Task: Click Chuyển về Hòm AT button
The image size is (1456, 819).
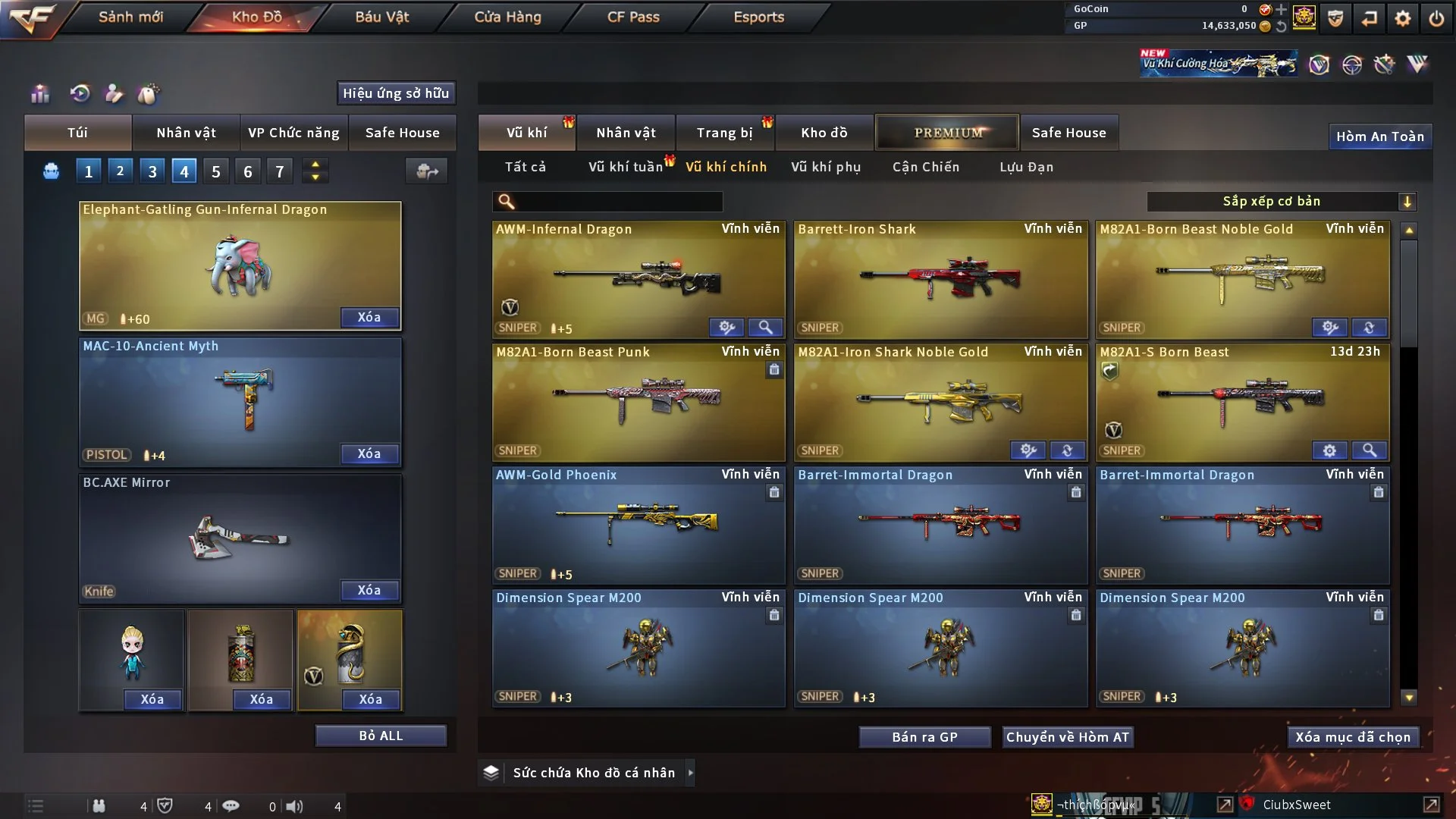Action: pyautogui.click(x=1067, y=737)
